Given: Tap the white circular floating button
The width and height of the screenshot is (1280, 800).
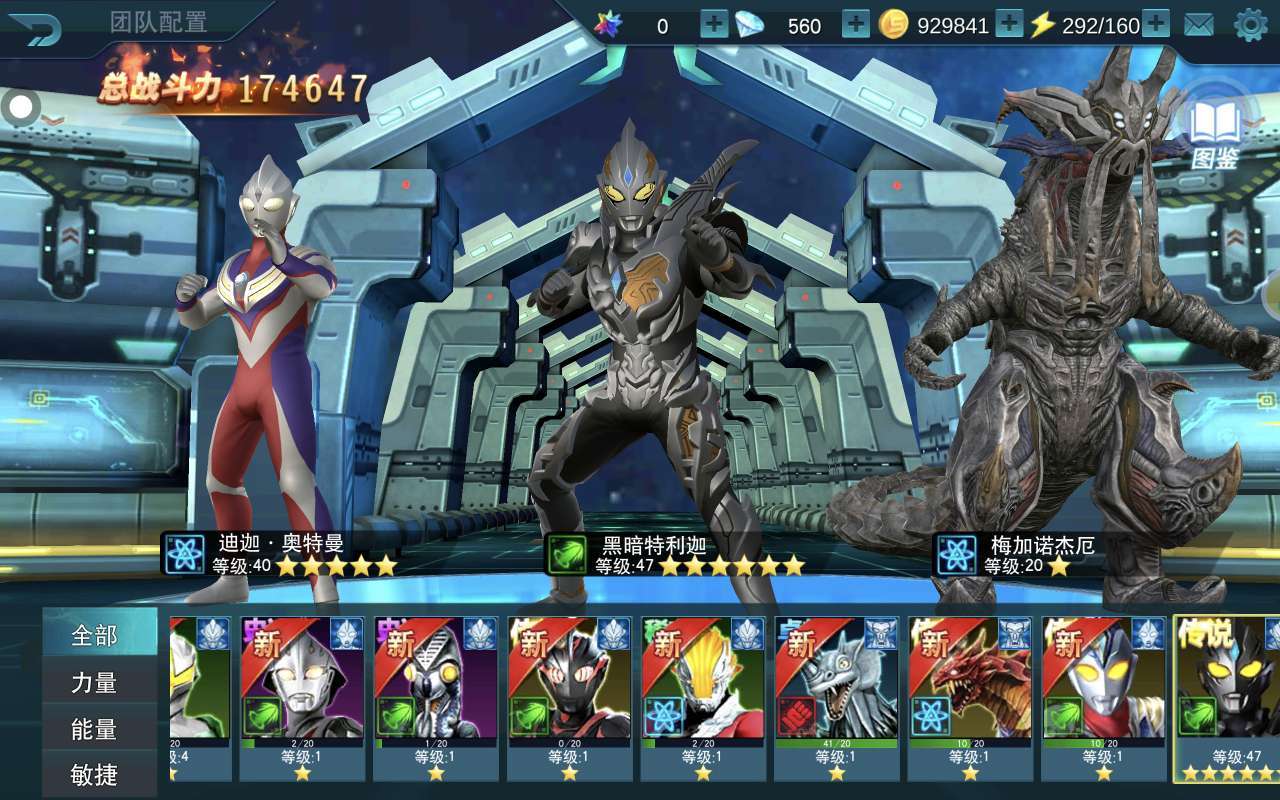Looking at the screenshot, I should coord(20,106).
